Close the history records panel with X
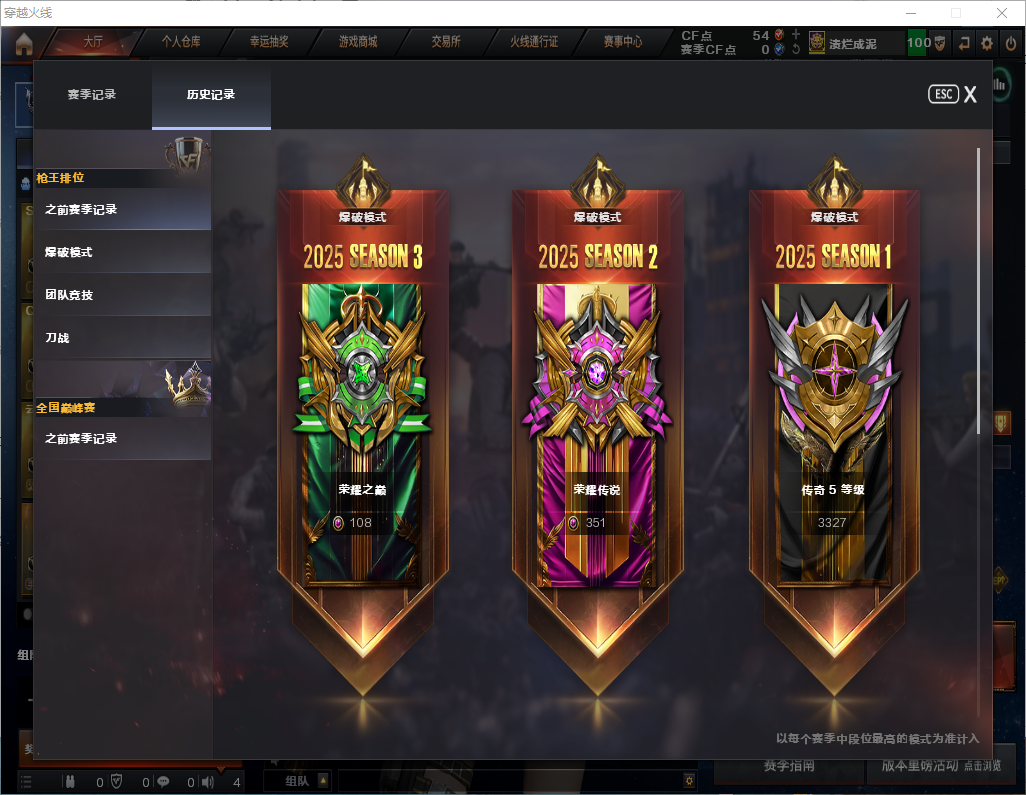Image resolution: width=1026 pixels, height=795 pixels. 969,95
